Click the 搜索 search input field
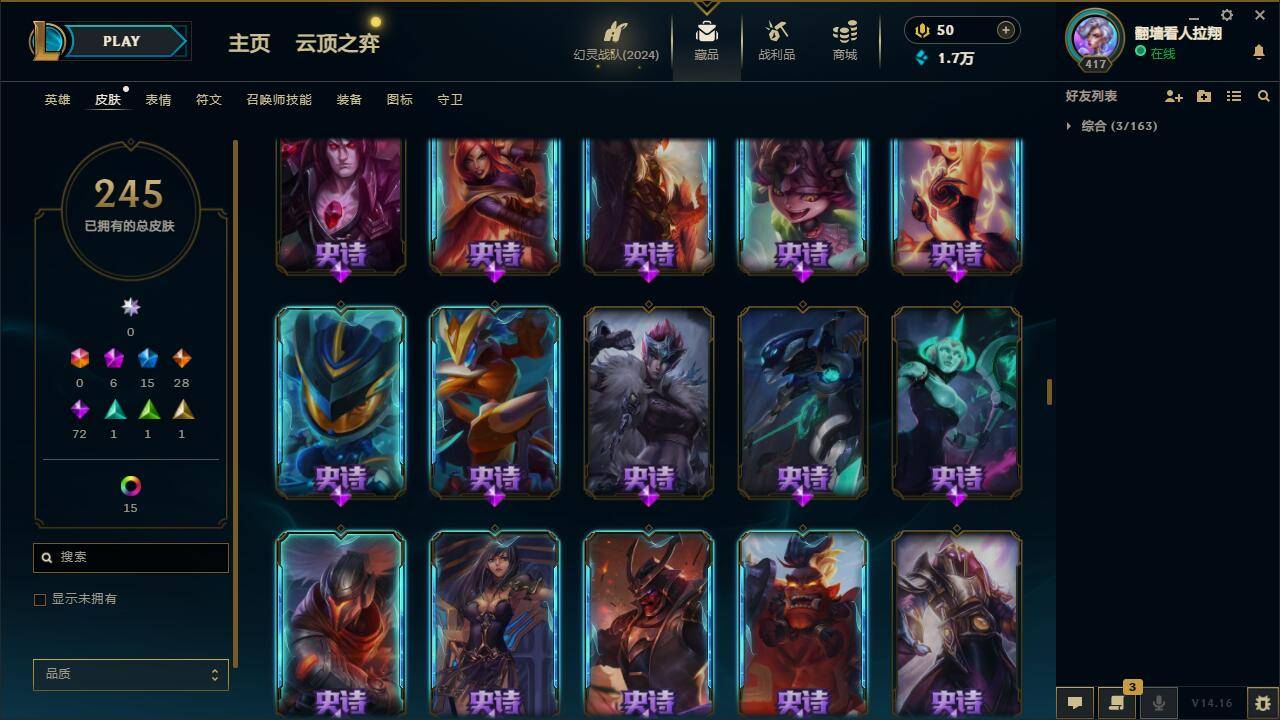This screenshot has height=720, width=1280. [130, 557]
